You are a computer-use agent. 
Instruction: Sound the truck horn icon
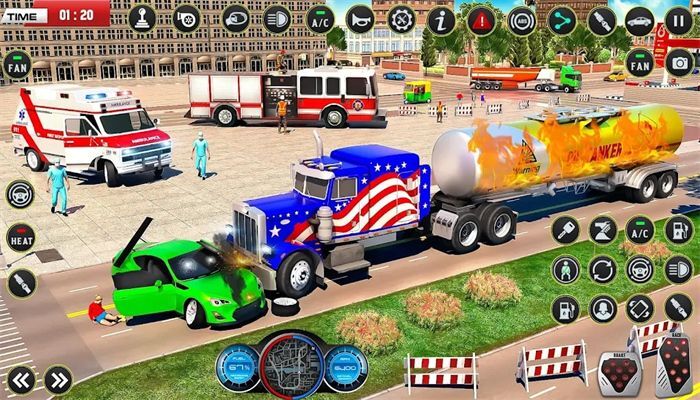point(360,19)
